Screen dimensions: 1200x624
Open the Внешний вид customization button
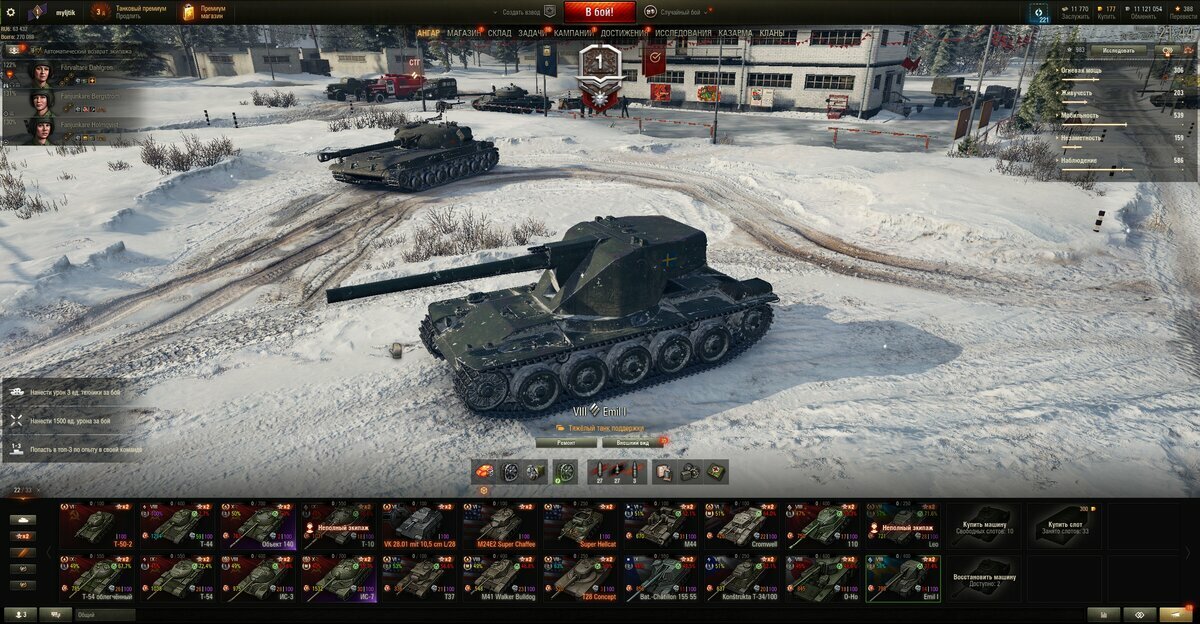coord(631,441)
